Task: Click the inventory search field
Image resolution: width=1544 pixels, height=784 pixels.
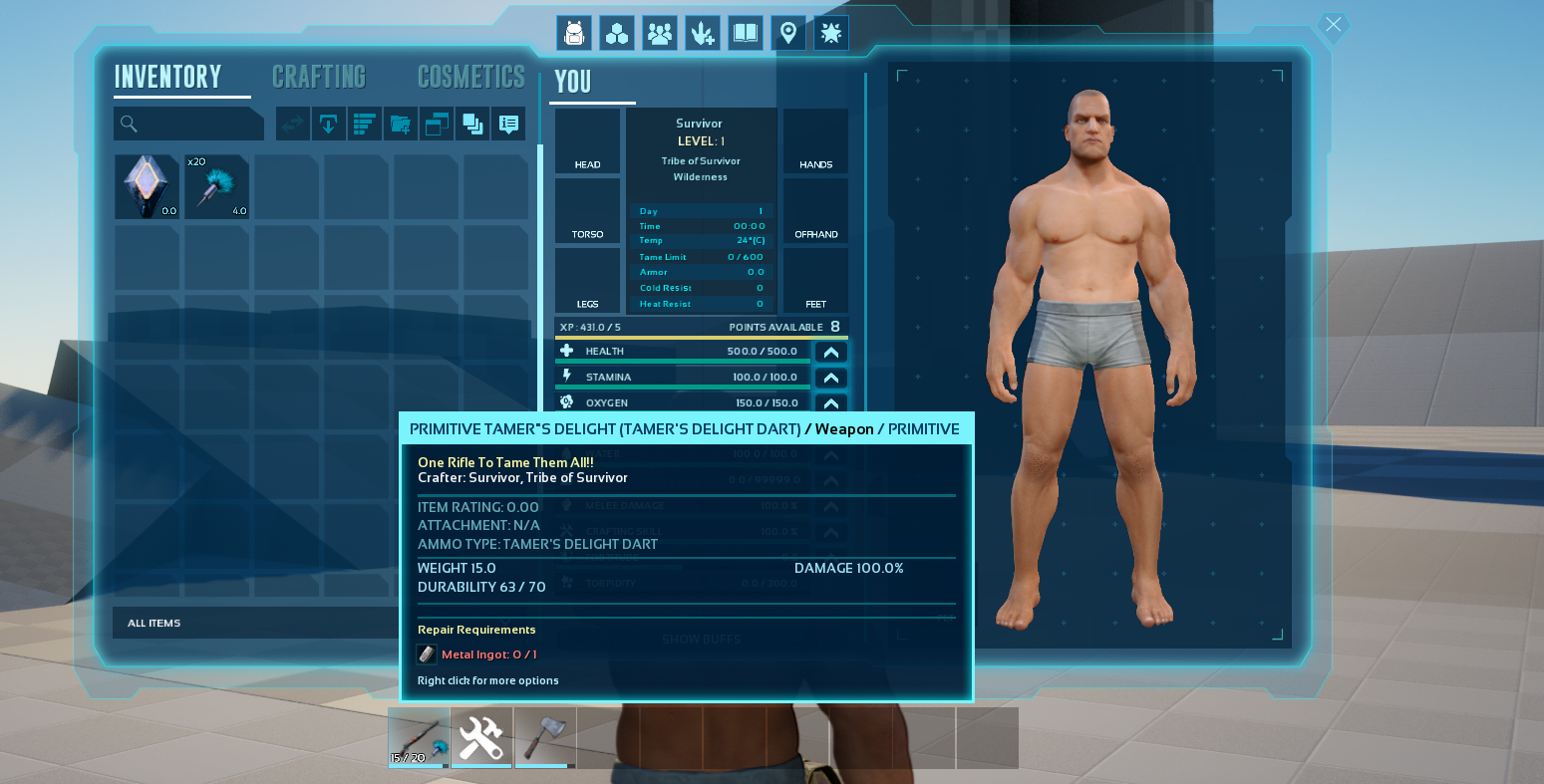Action: coord(189,124)
